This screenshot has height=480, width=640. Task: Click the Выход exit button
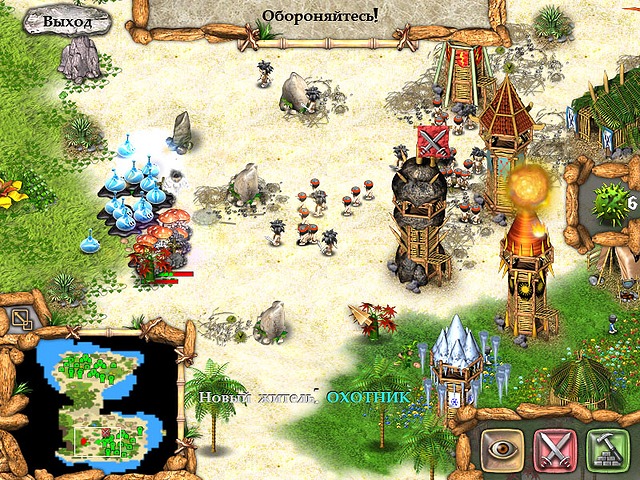coord(68,21)
